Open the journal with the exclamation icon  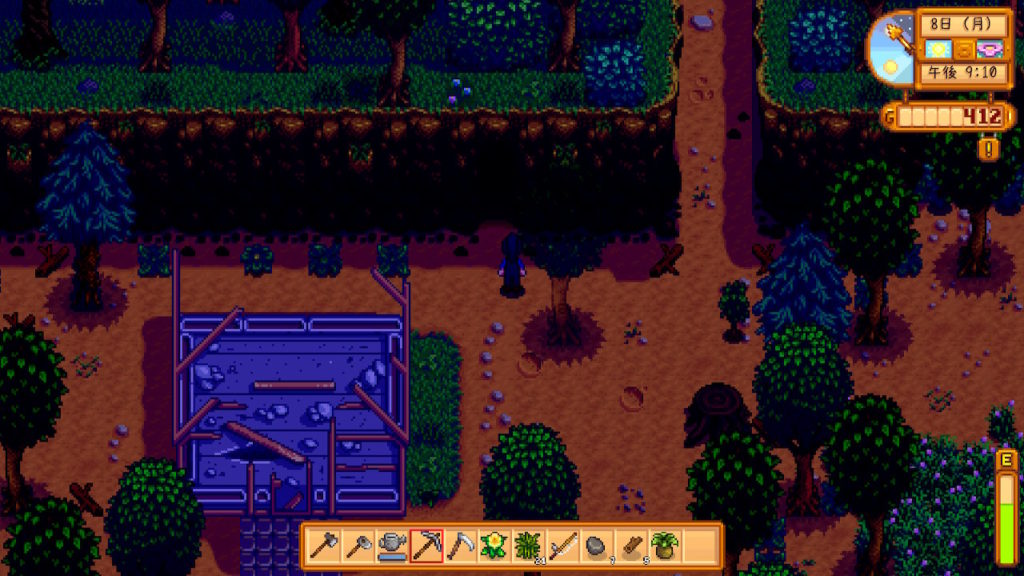(x=990, y=149)
